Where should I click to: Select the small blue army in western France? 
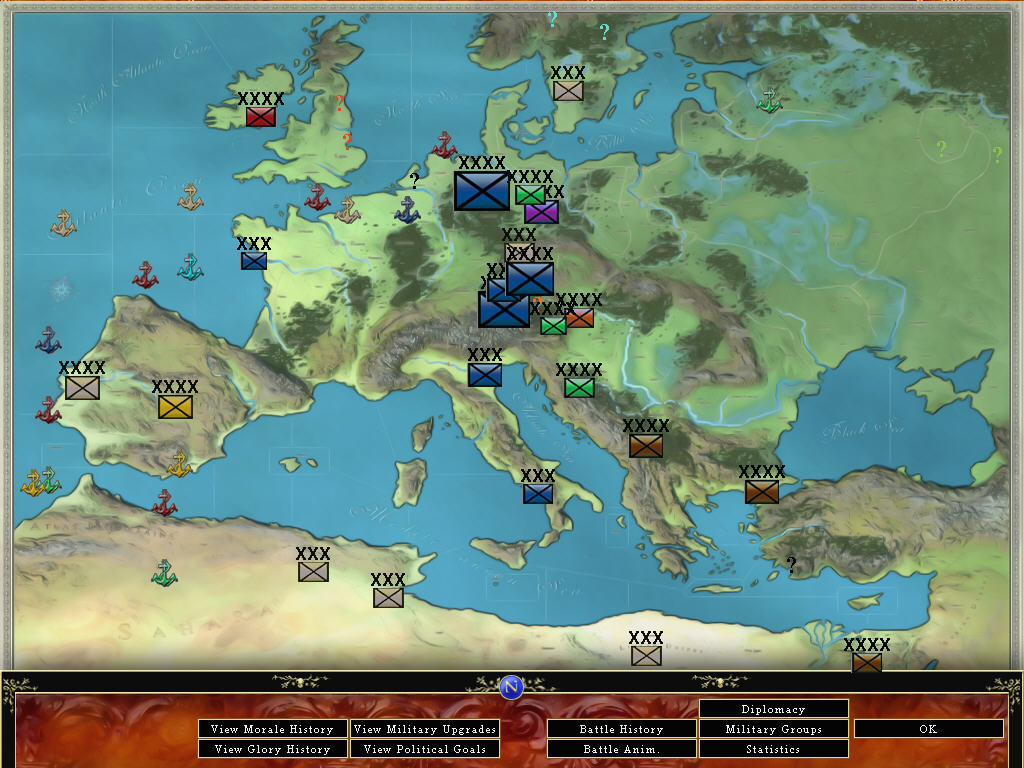click(x=254, y=261)
